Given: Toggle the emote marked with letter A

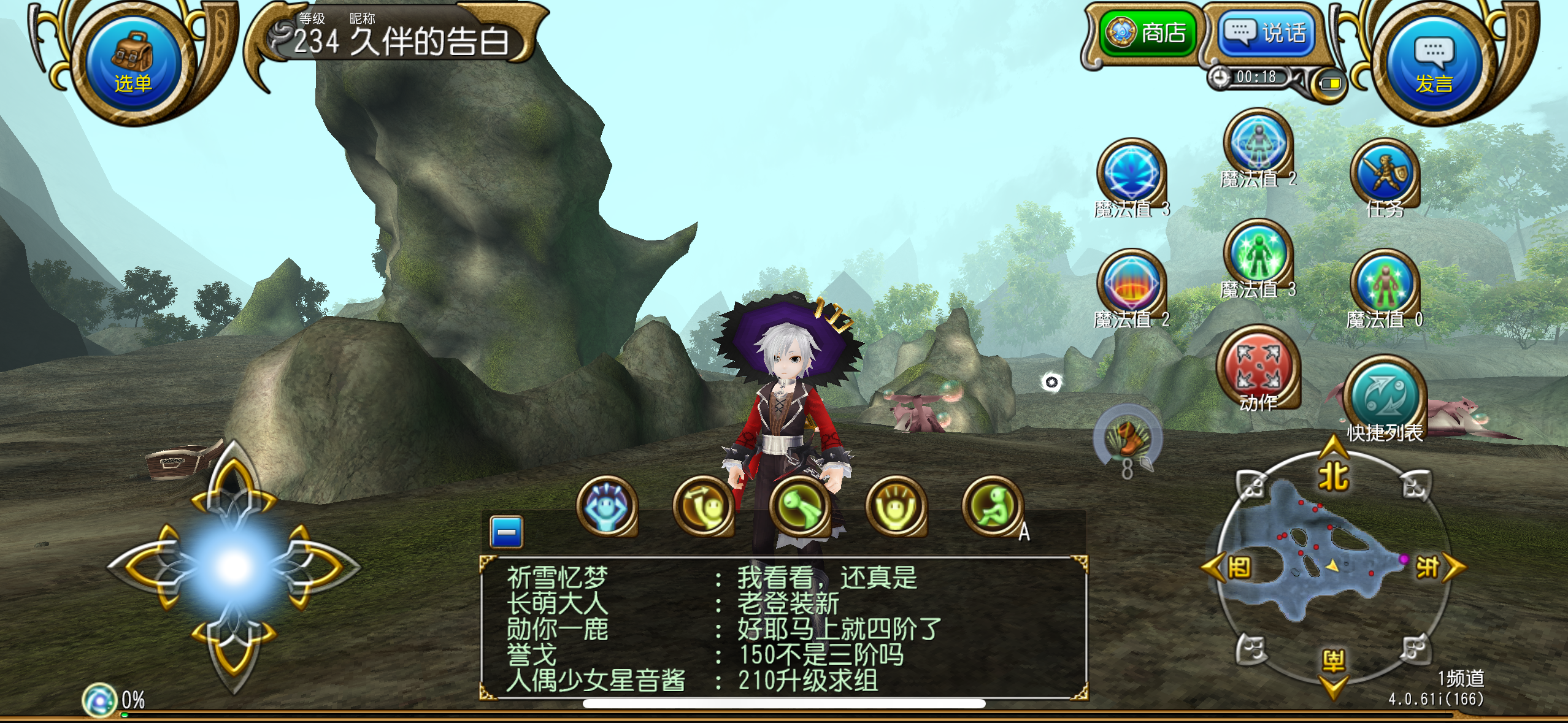Looking at the screenshot, I should 994,508.
